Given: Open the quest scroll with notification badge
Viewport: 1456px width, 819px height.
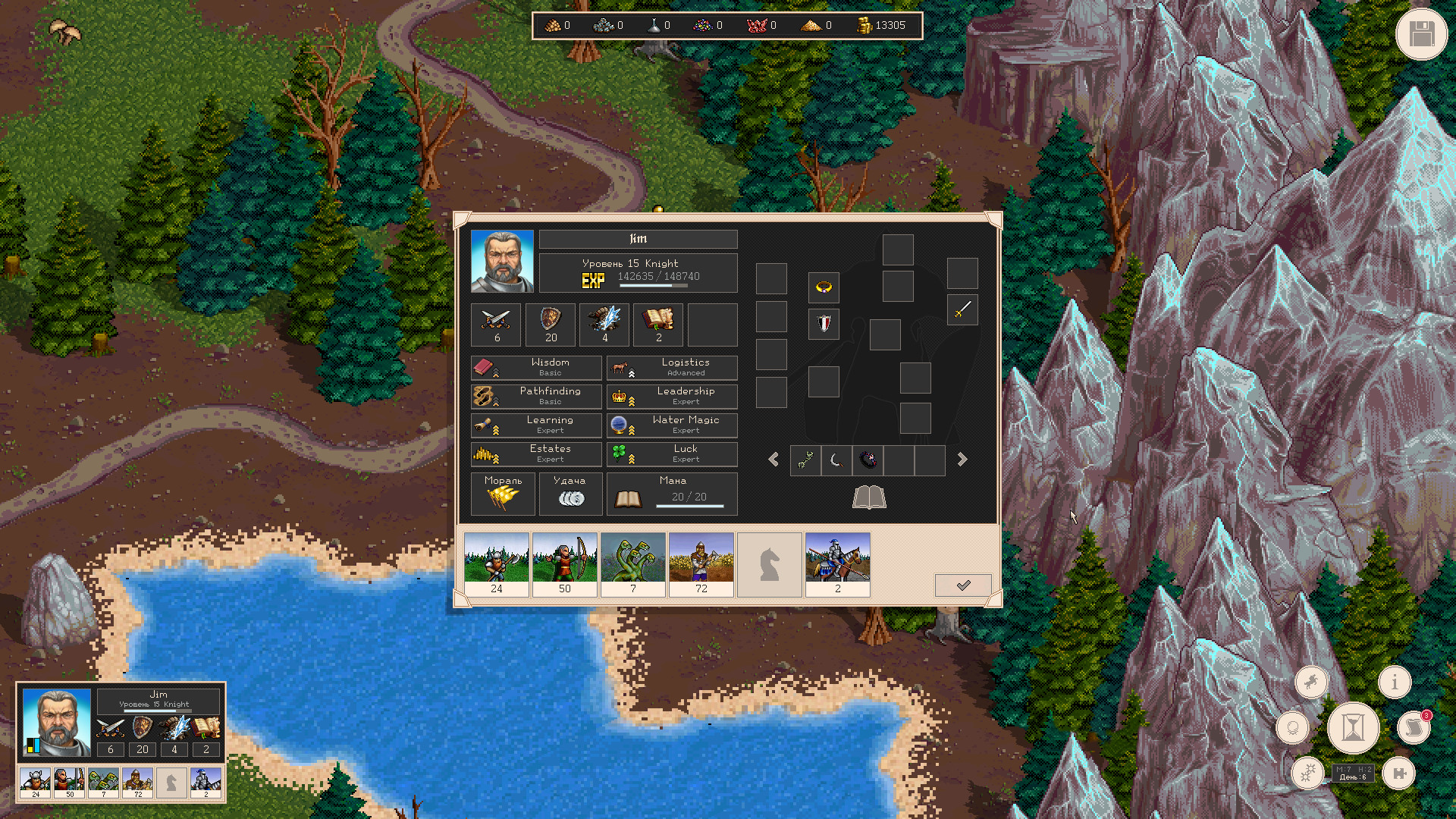Looking at the screenshot, I should (x=1414, y=726).
